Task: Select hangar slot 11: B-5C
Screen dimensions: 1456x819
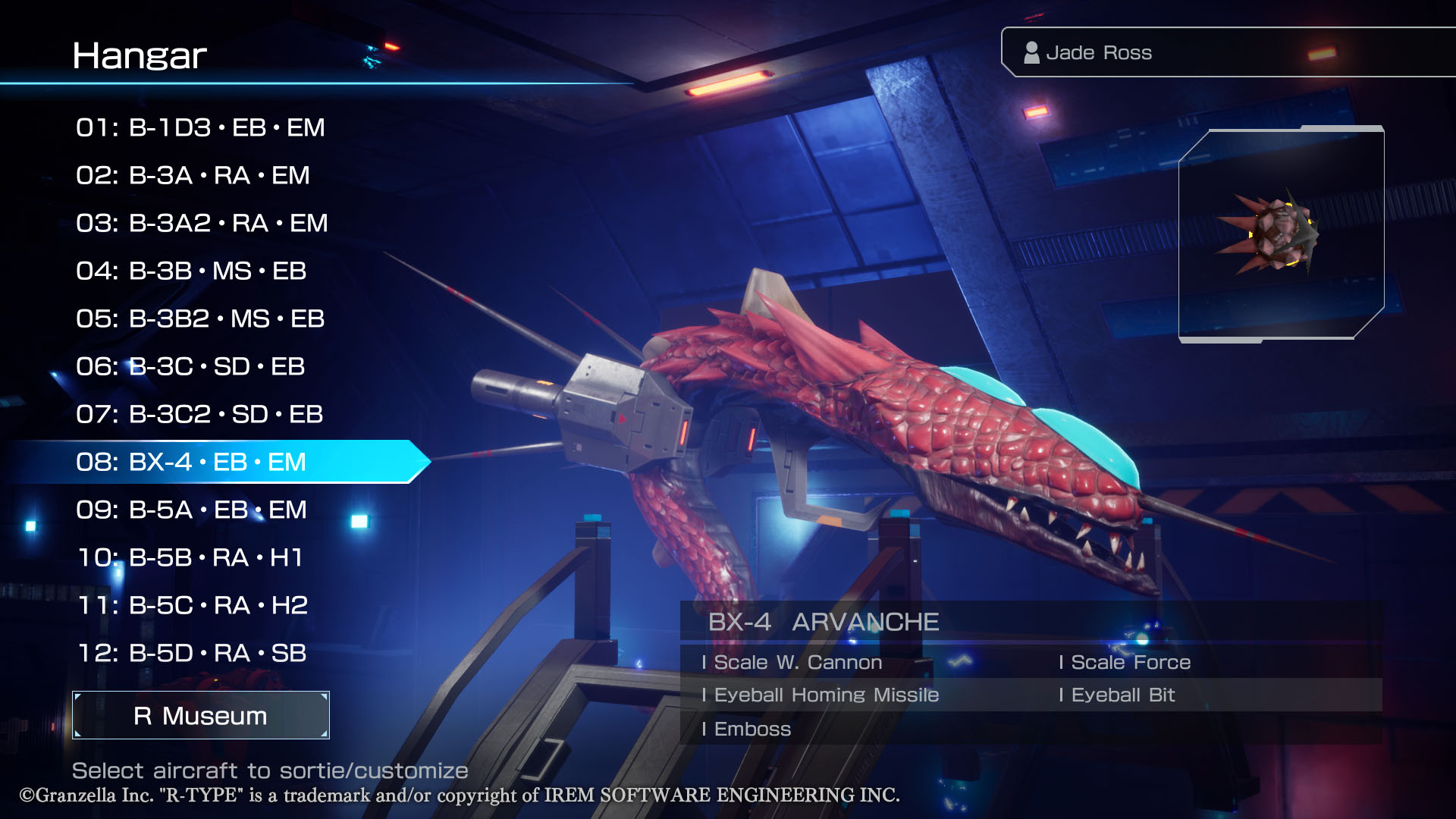Action: tap(193, 605)
